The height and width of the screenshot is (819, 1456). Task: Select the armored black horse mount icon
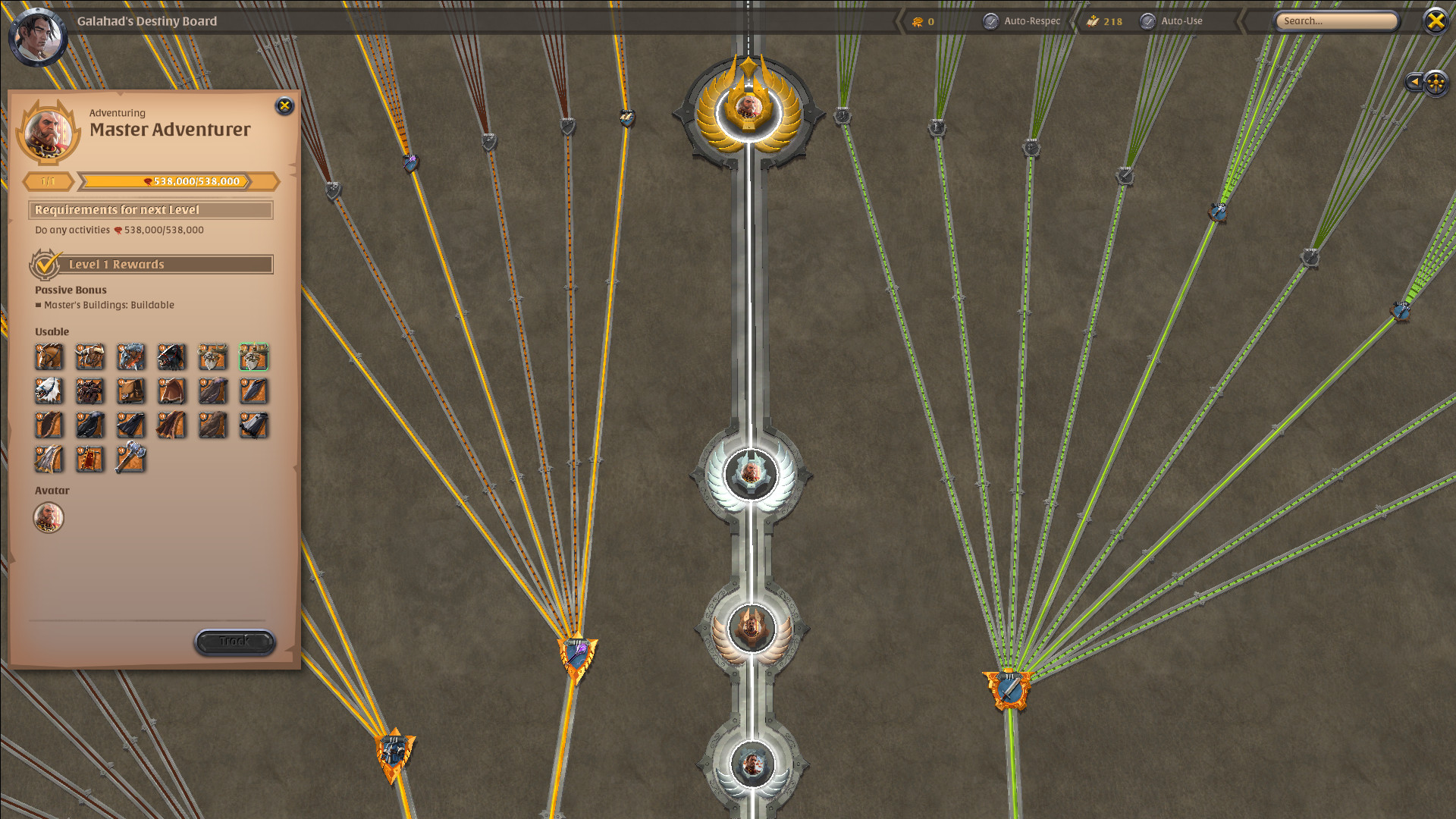pyautogui.click(x=172, y=357)
